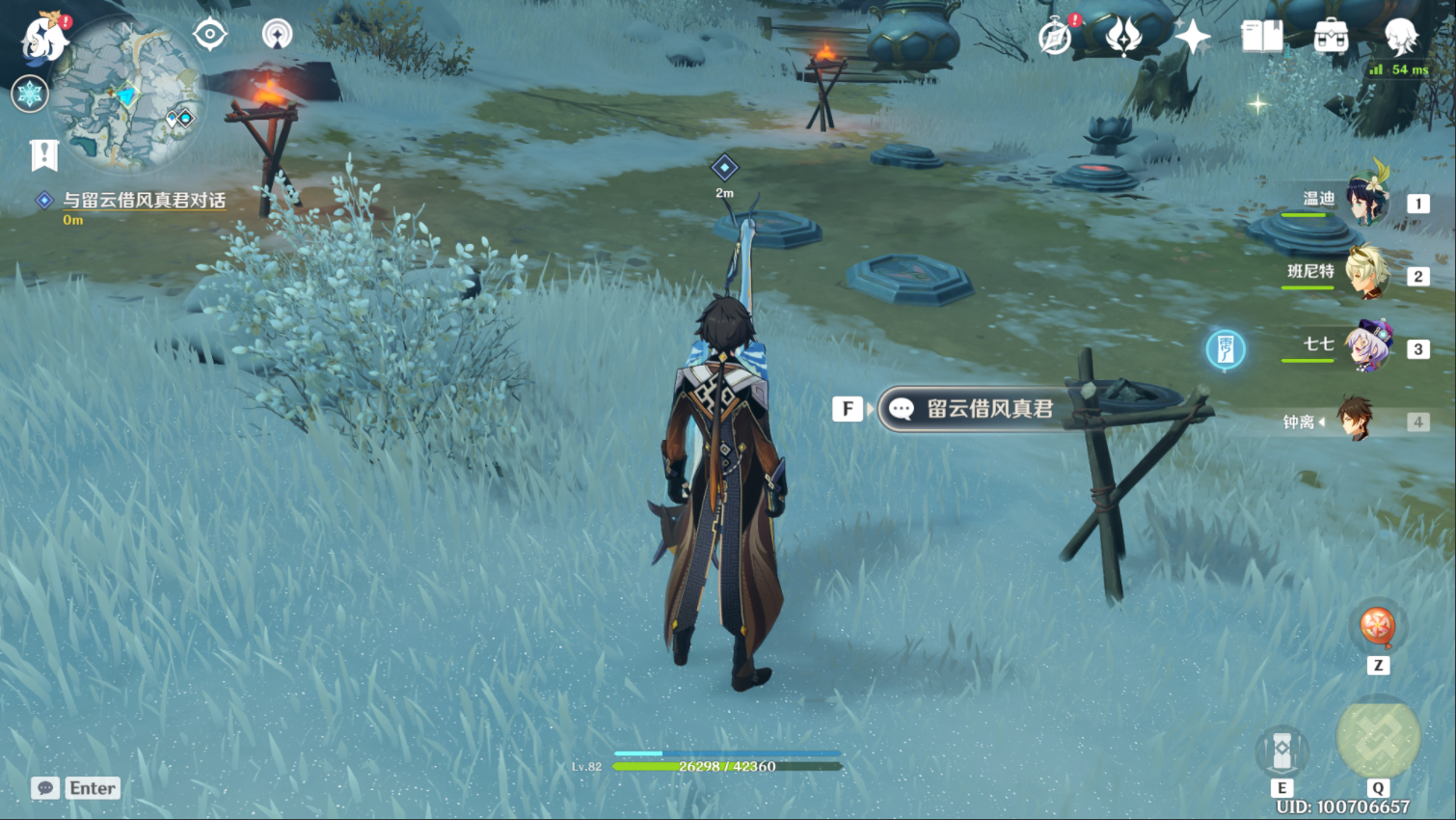Viewport: 1456px width, 820px height.
Task: Click the round signal icon beside the crosshair
Action: (x=278, y=35)
